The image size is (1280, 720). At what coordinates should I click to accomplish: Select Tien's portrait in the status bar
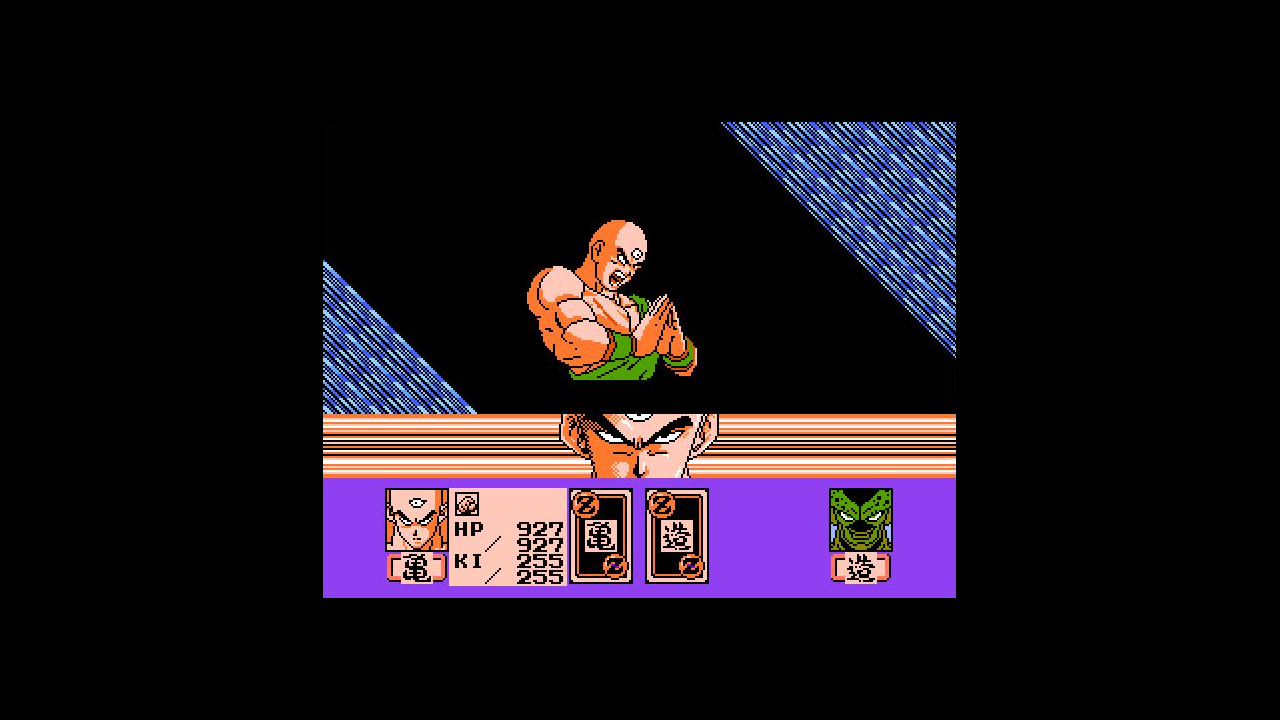pyautogui.click(x=415, y=520)
